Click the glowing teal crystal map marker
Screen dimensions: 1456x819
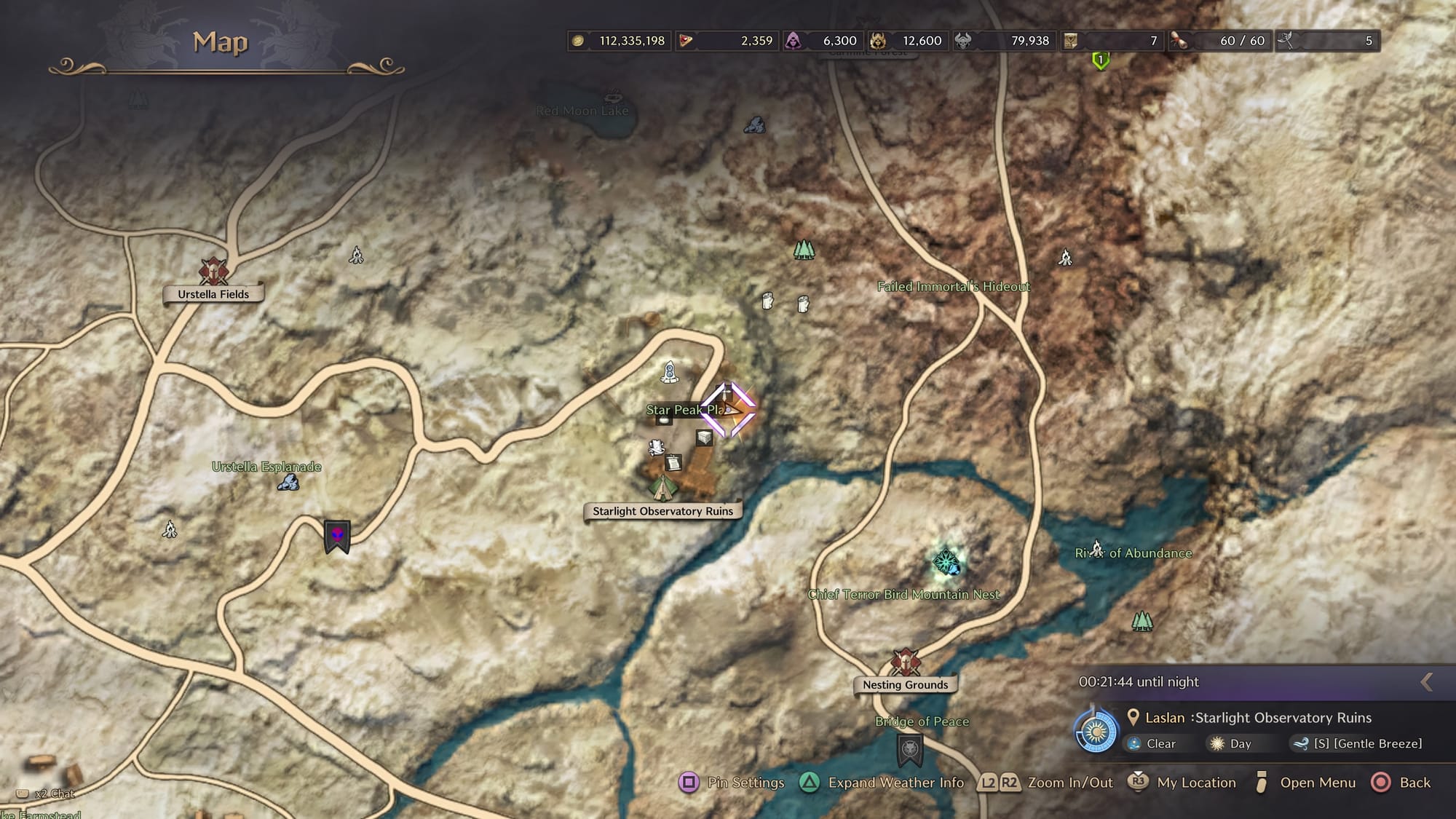(946, 561)
